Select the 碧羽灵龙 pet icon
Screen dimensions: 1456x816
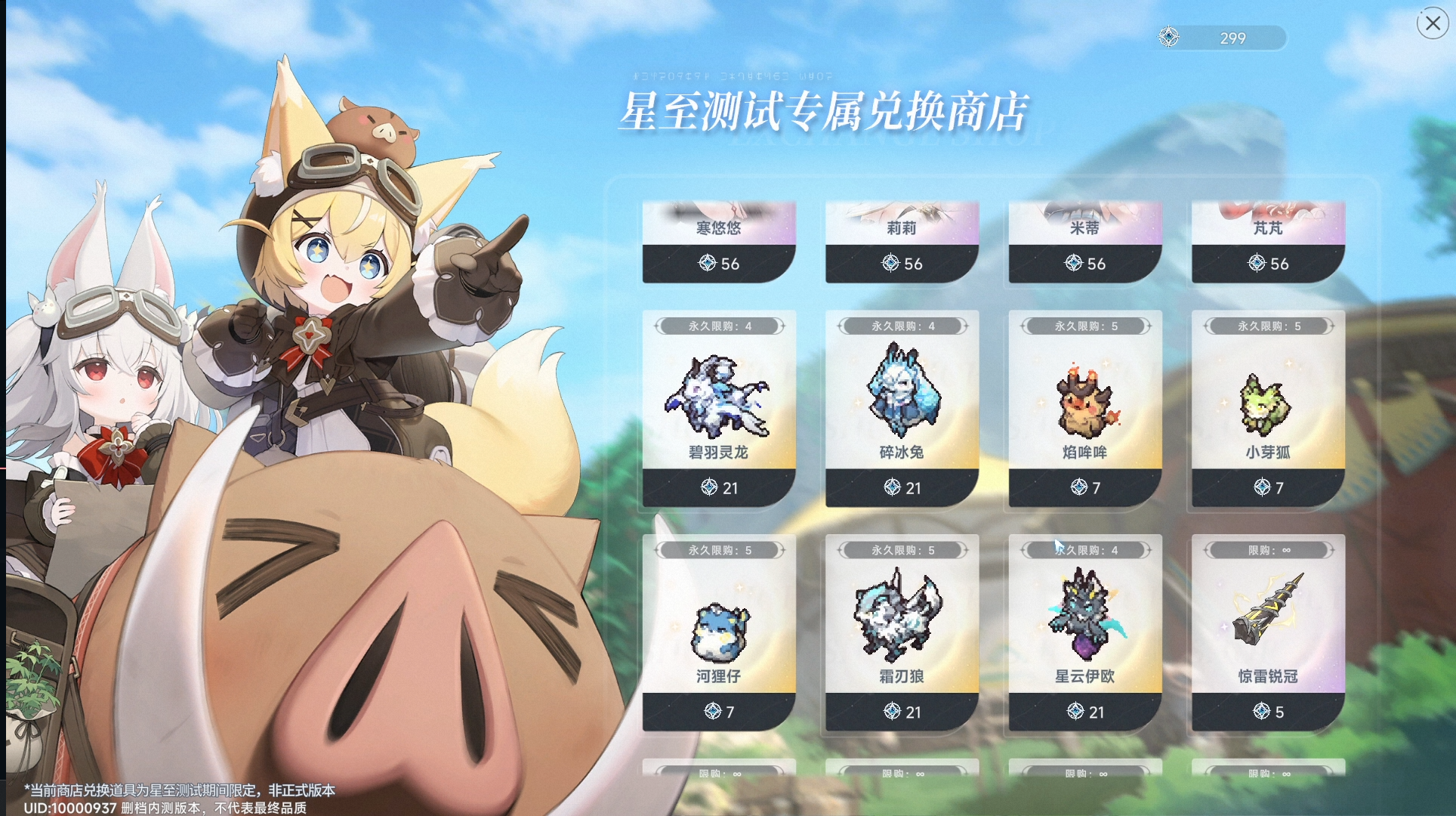pyautogui.click(x=718, y=400)
